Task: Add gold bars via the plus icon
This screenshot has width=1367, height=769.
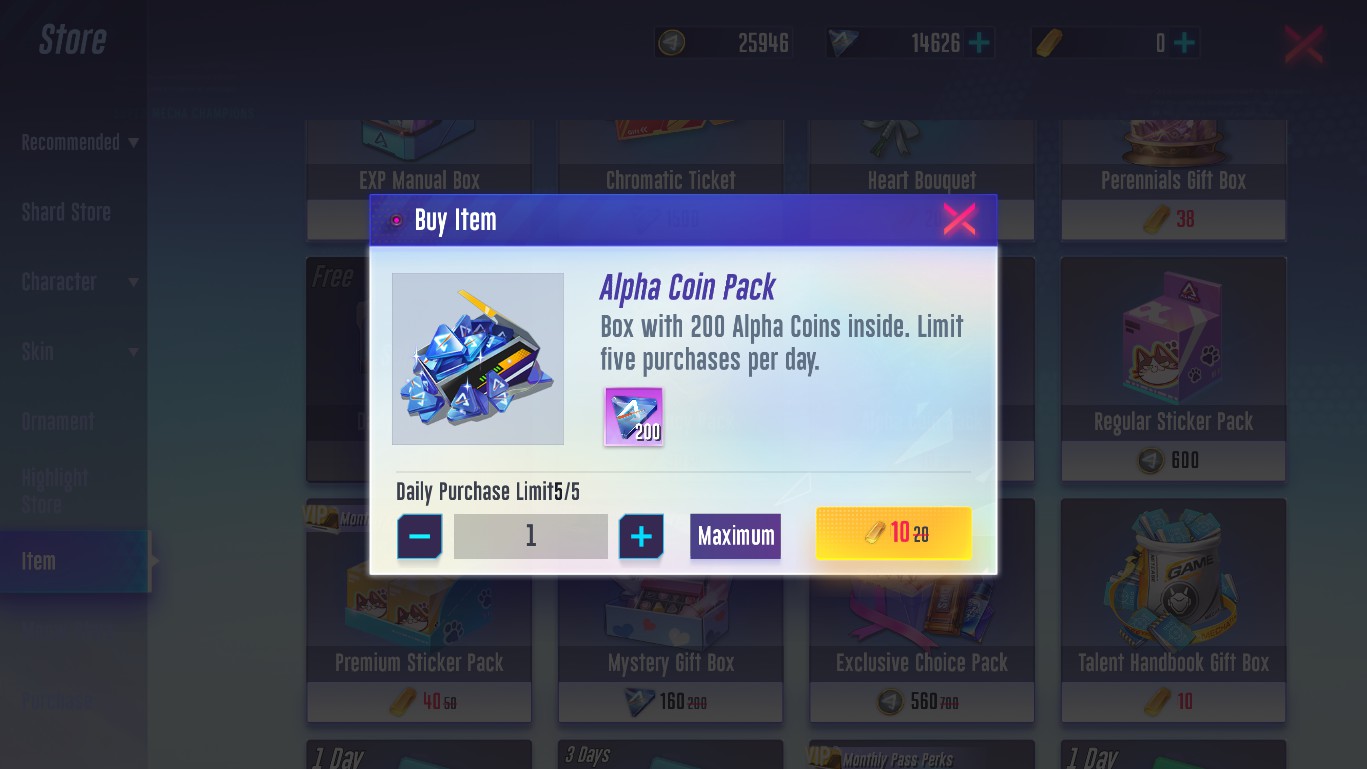Action: [x=1184, y=43]
